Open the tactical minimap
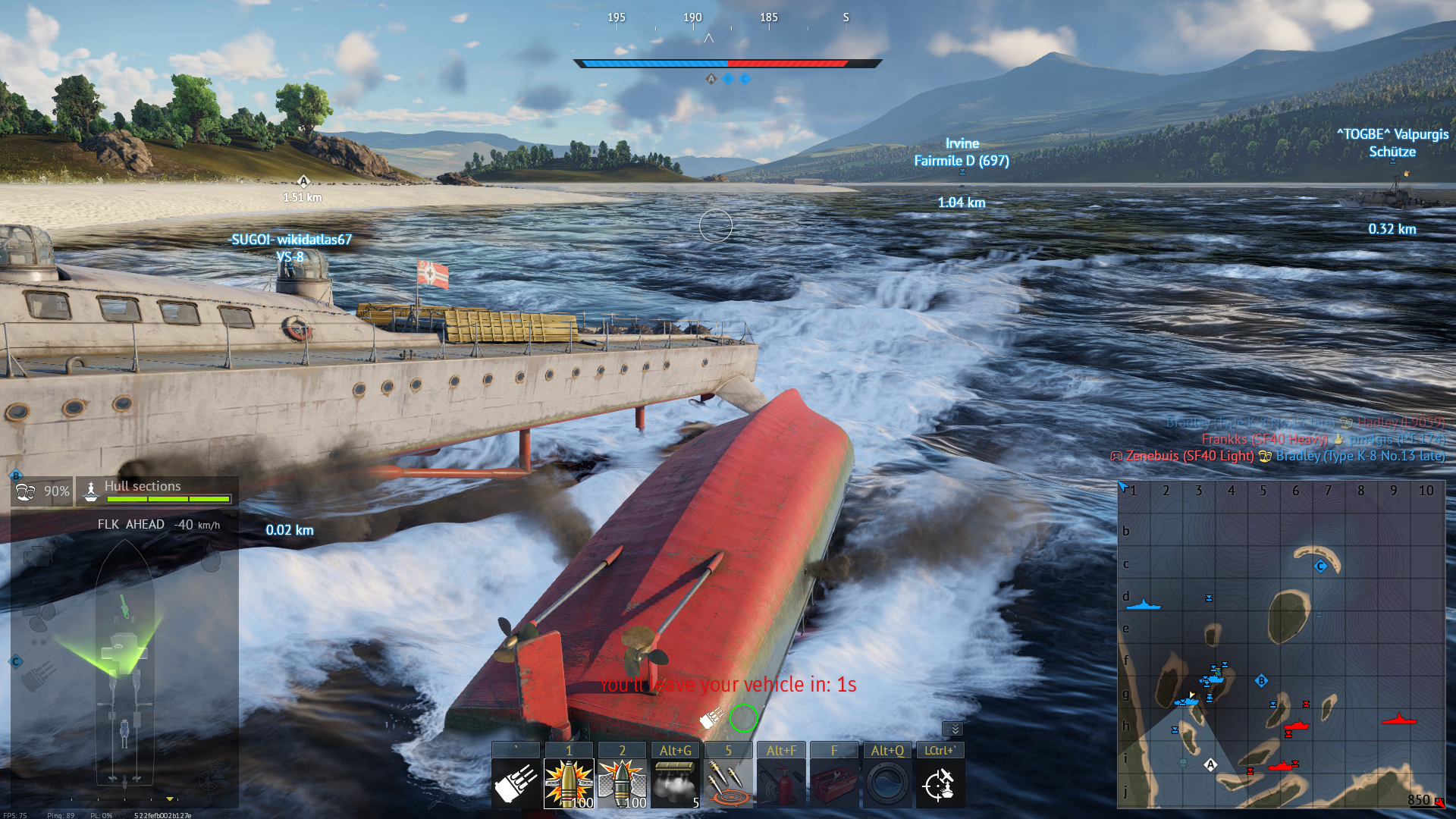 [1281, 645]
